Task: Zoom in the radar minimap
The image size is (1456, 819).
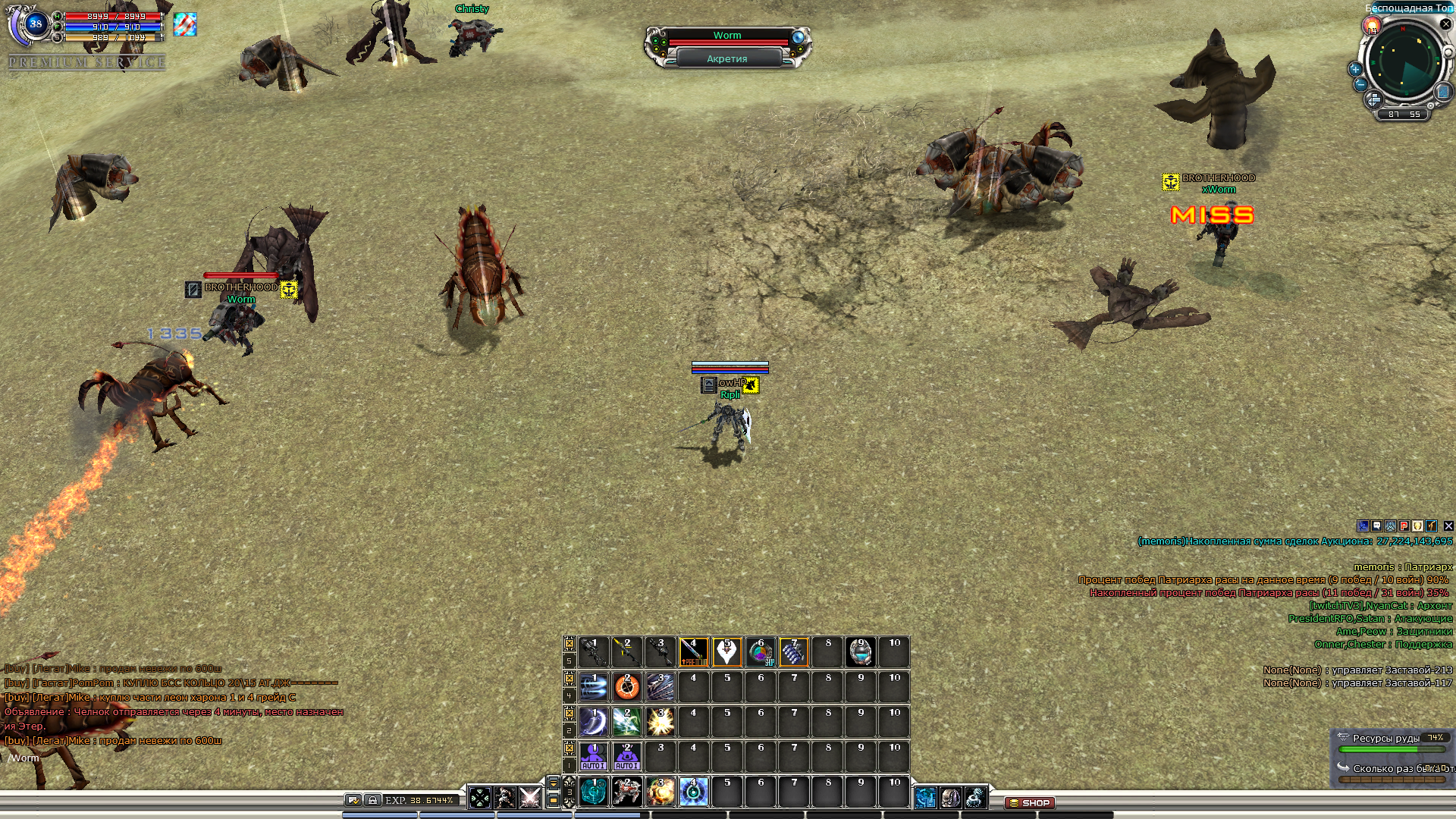Action: click(1355, 69)
